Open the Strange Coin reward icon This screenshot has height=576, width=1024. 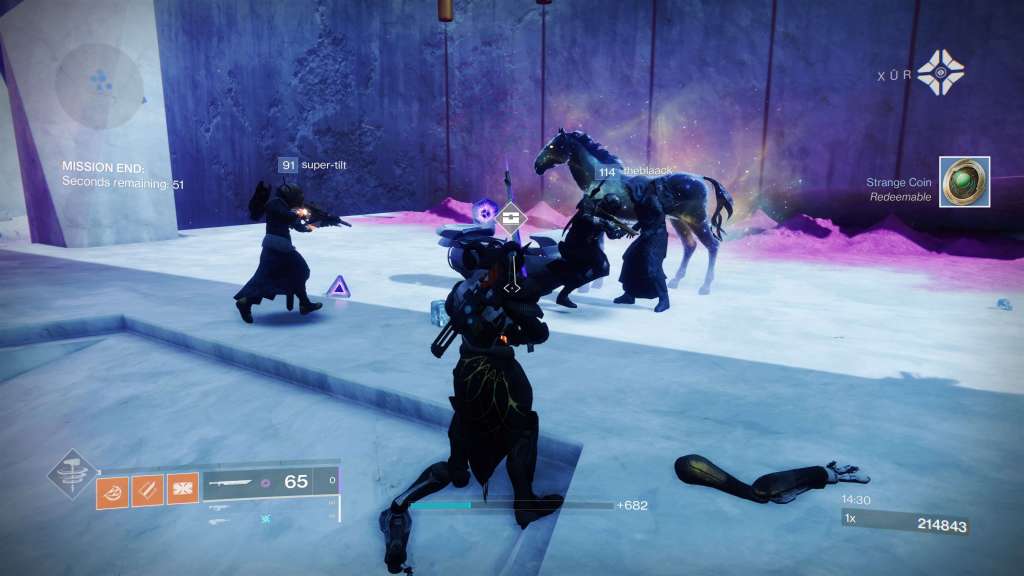964,182
